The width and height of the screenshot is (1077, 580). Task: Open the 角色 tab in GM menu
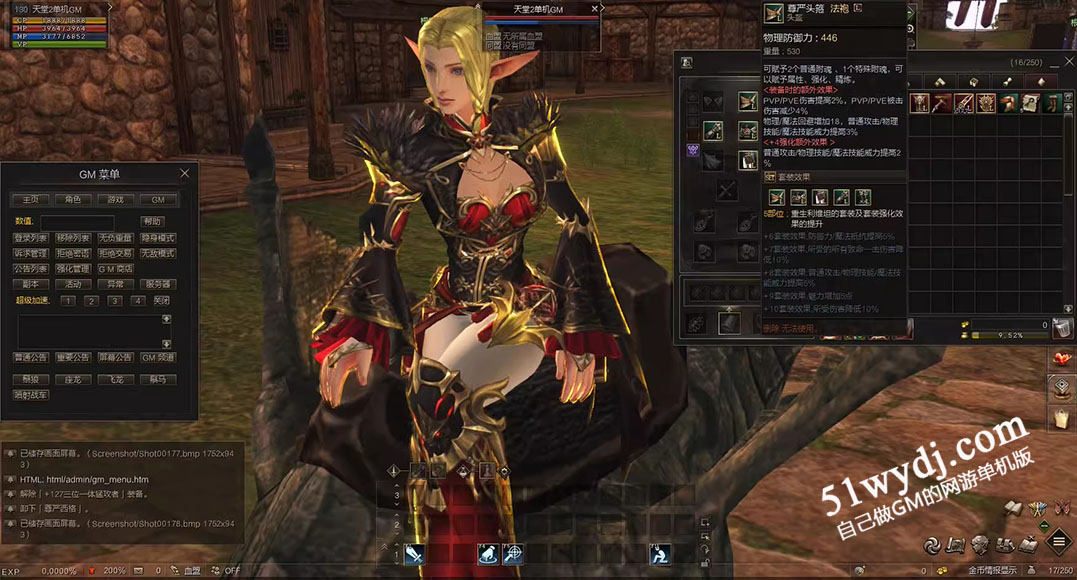(x=73, y=200)
